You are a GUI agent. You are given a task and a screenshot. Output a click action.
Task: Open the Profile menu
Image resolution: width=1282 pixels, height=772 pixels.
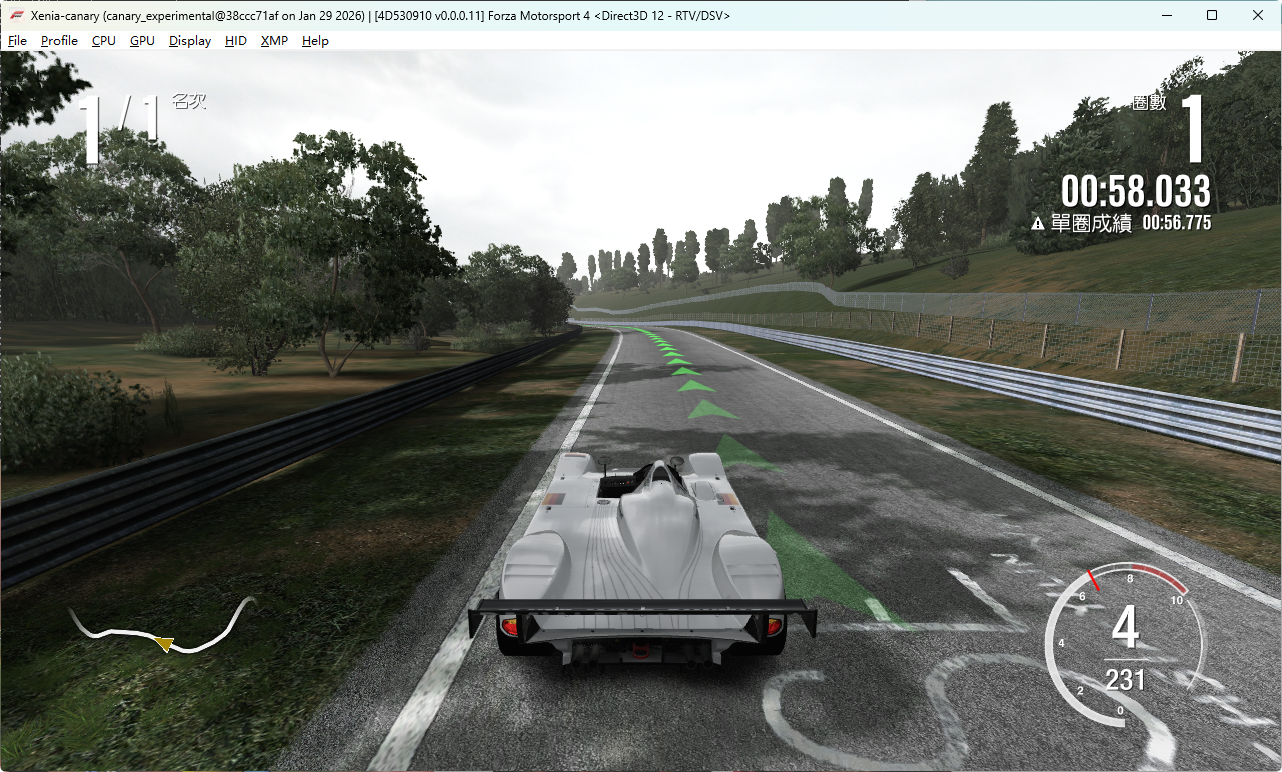[x=59, y=41]
